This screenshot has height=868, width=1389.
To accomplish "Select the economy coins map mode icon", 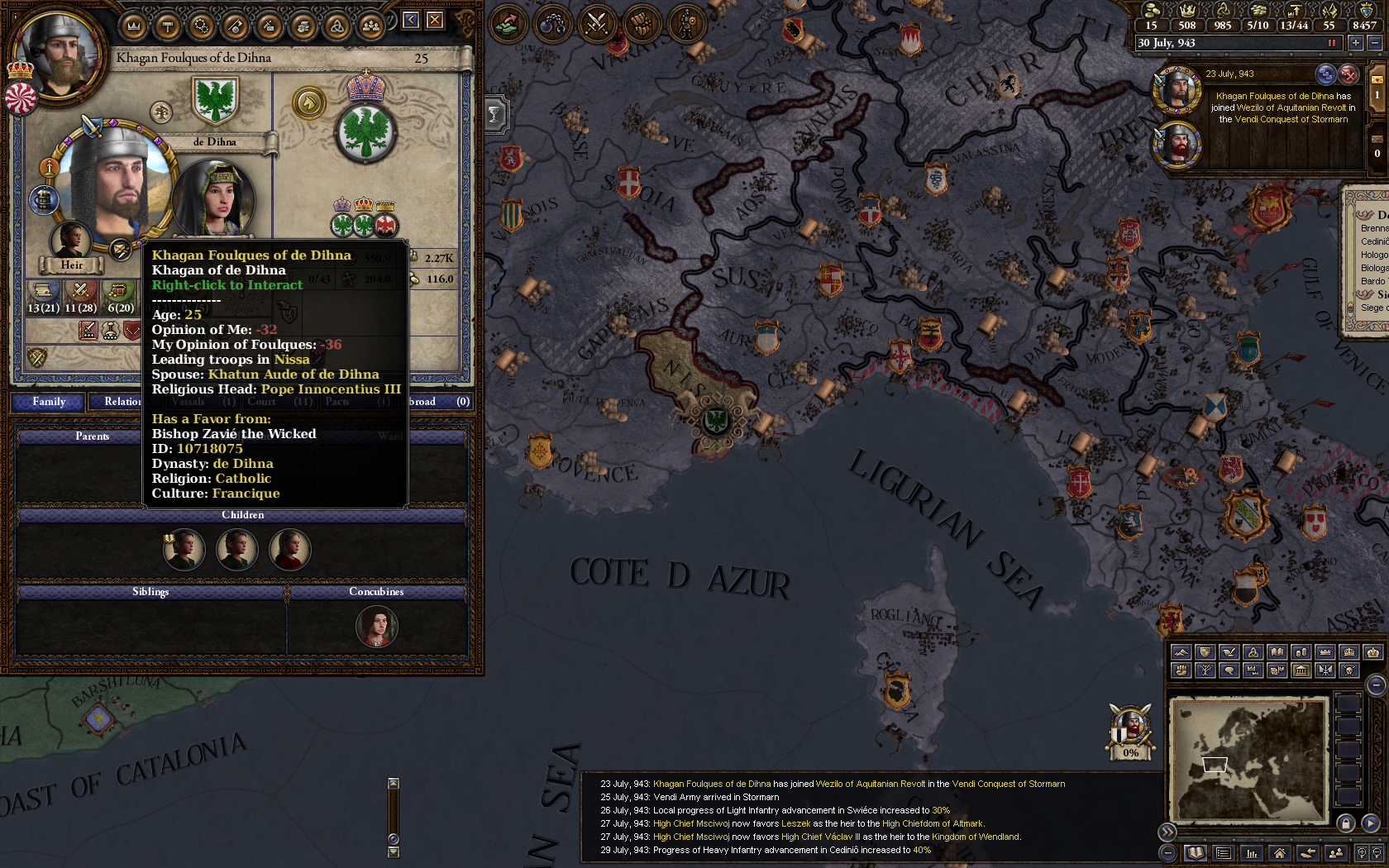I will coord(1301,652).
